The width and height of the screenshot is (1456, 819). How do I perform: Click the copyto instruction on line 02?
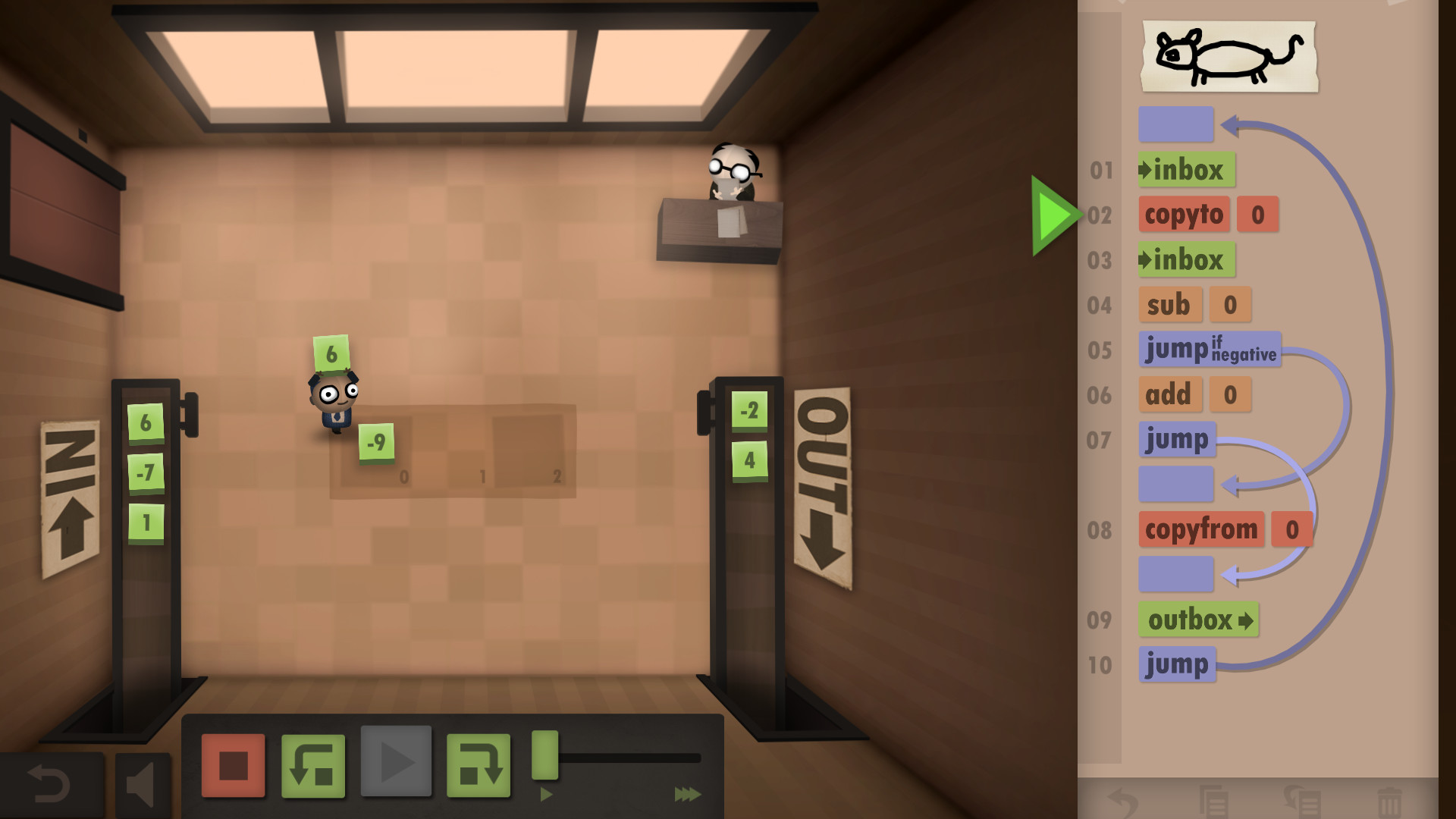1184,215
